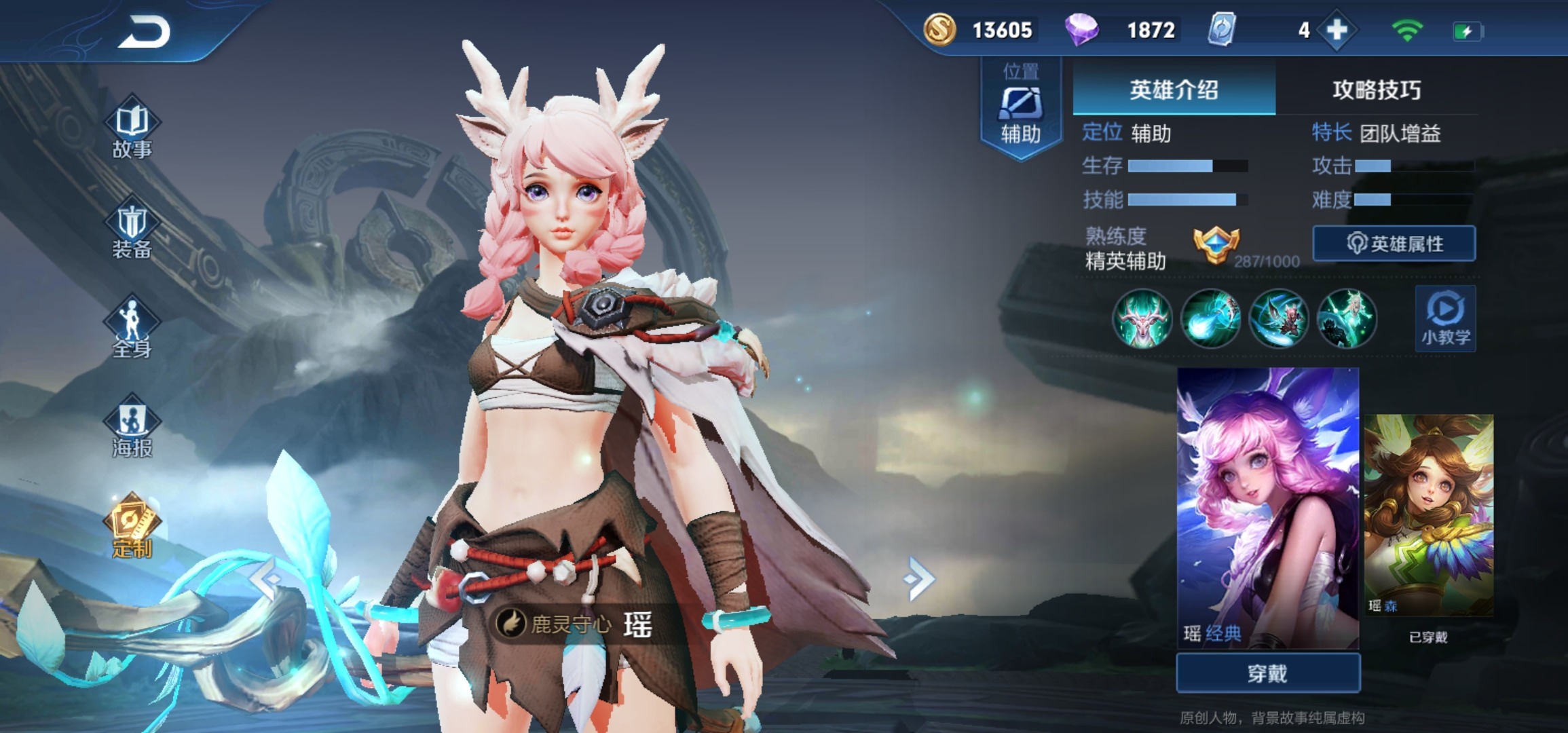
Task: Open the 辅助 position badge
Action: [x=1020, y=109]
